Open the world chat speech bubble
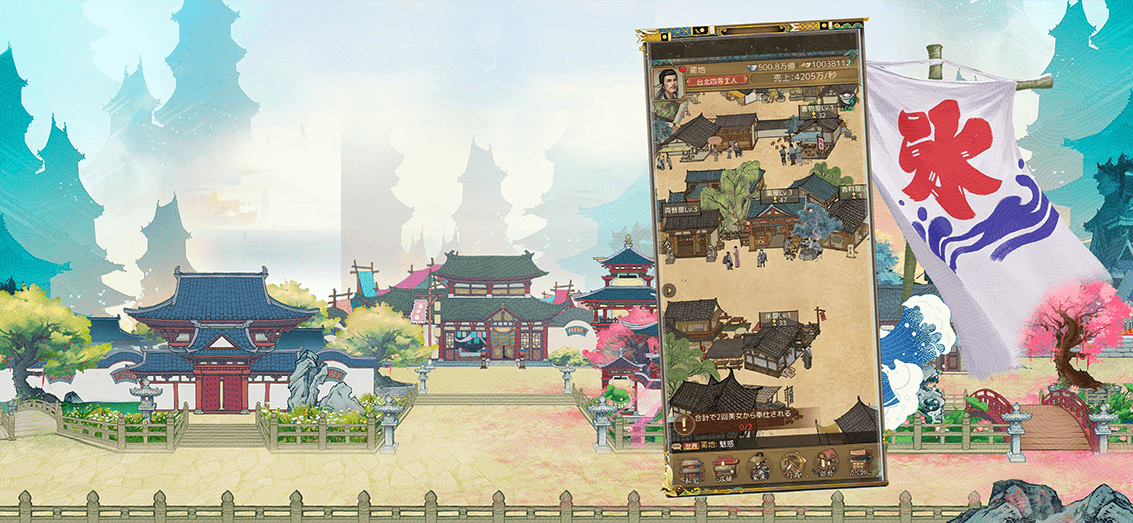This screenshot has width=1133, height=523. [679, 445]
